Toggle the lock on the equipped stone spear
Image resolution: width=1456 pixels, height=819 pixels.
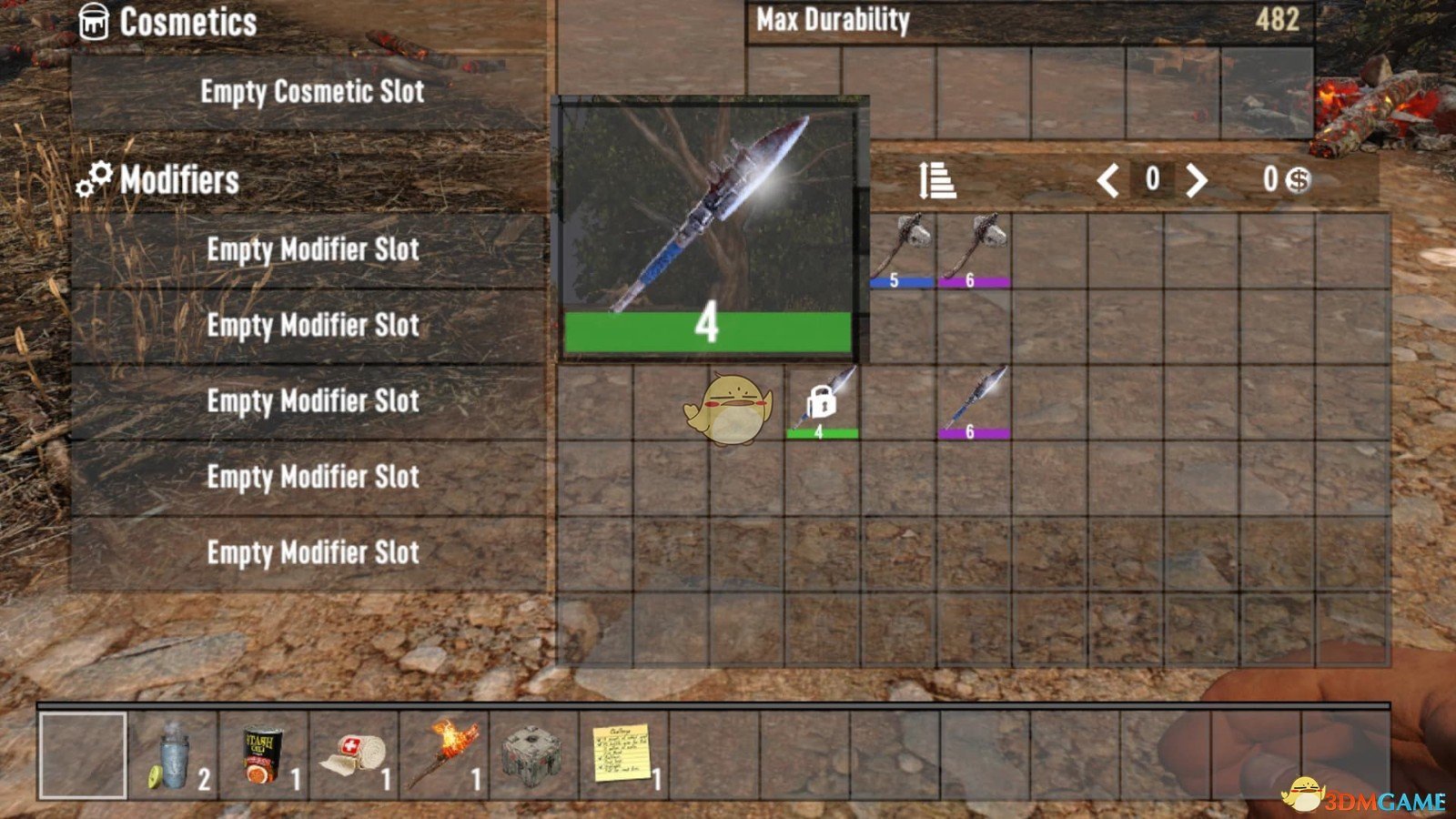tap(821, 401)
